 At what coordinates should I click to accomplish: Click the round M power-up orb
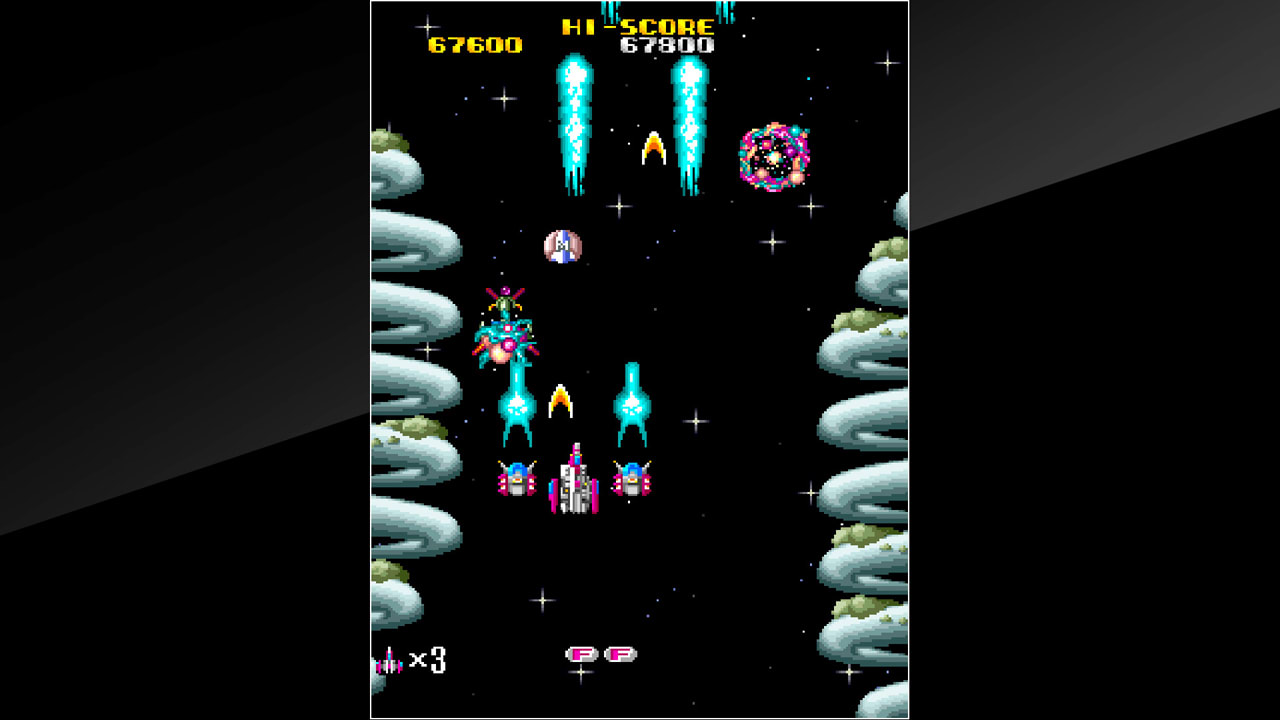tap(560, 246)
